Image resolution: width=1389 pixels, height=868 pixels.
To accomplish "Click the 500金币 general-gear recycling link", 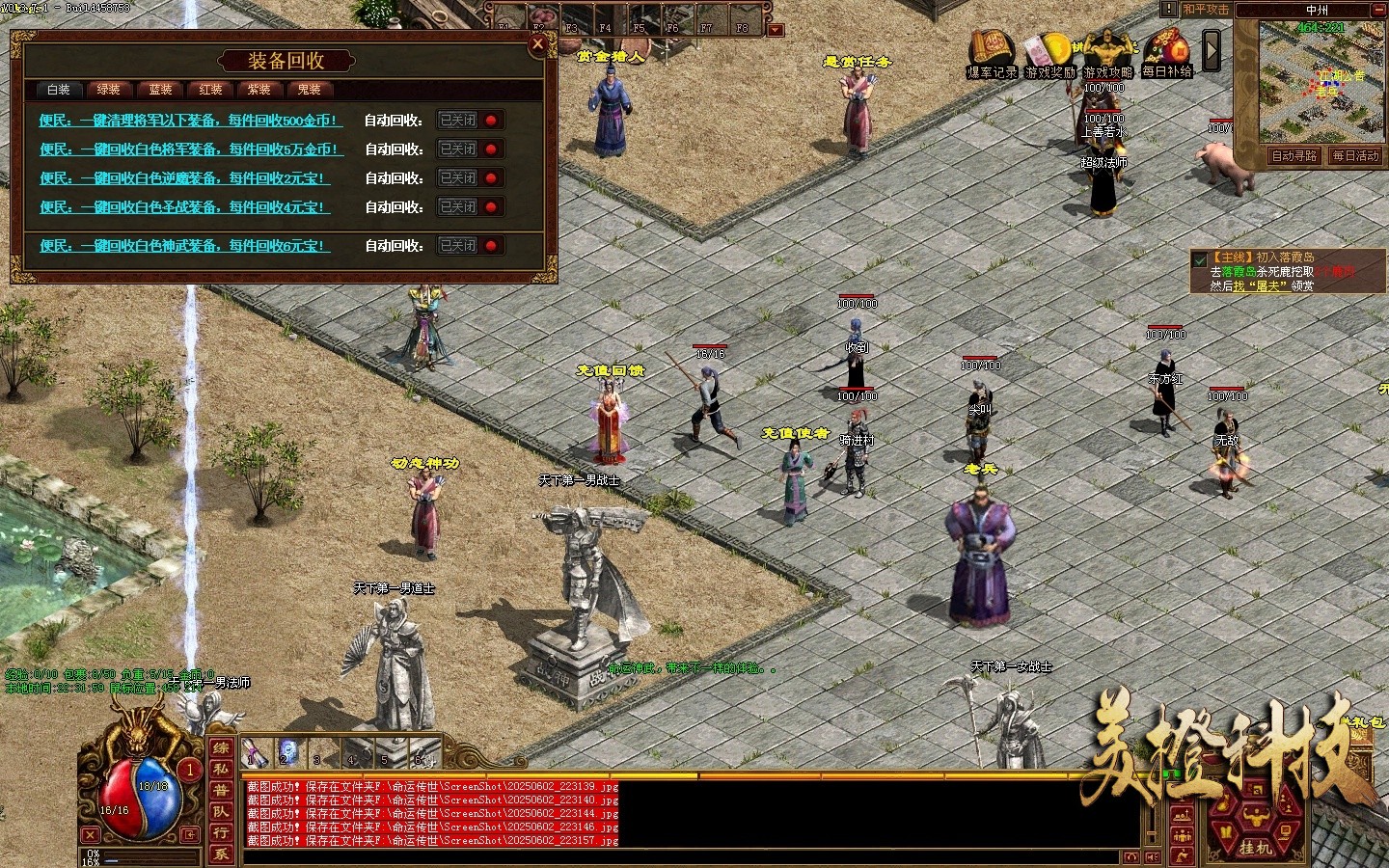I will (x=190, y=121).
